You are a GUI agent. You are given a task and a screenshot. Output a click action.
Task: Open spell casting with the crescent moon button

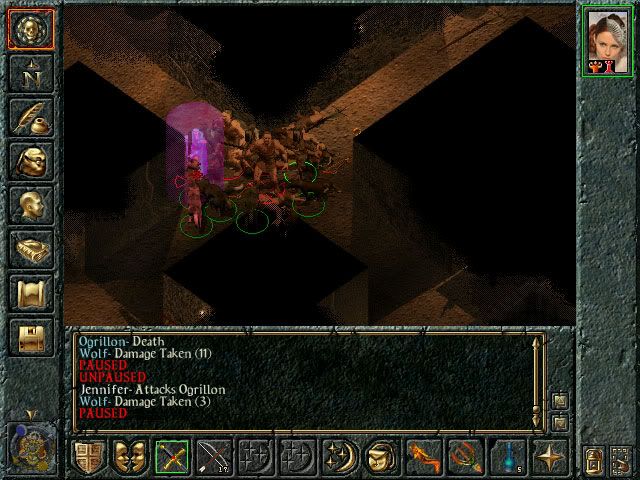(340, 458)
